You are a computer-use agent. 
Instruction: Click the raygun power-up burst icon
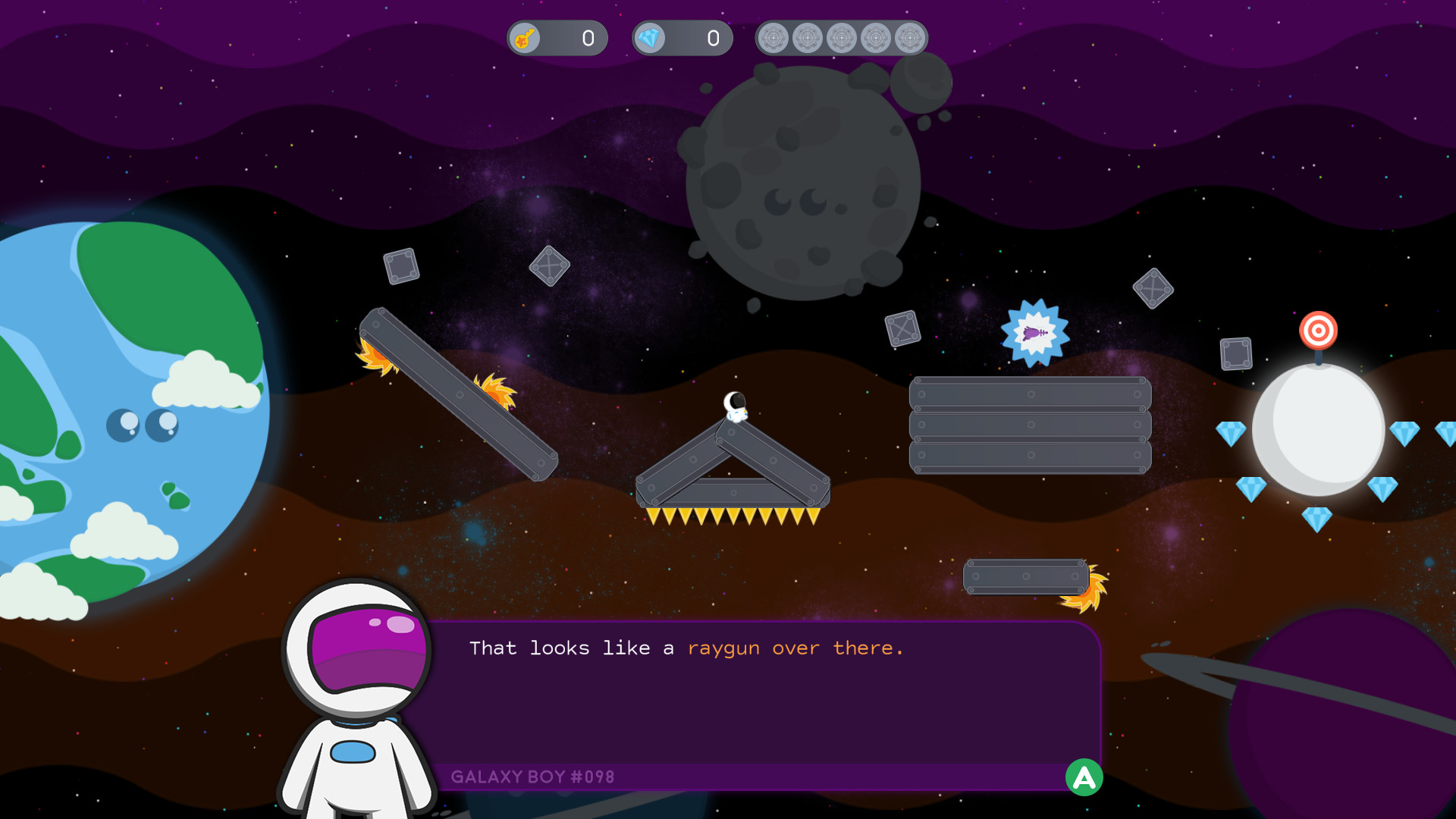point(1034,334)
